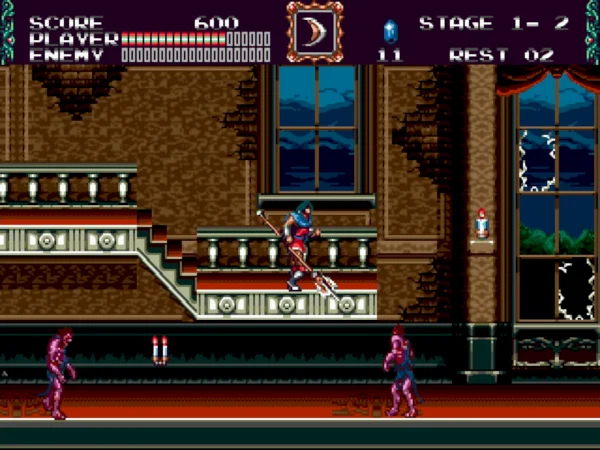
Task: Select the boomerang sub-weapon icon box
Action: [314, 31]
